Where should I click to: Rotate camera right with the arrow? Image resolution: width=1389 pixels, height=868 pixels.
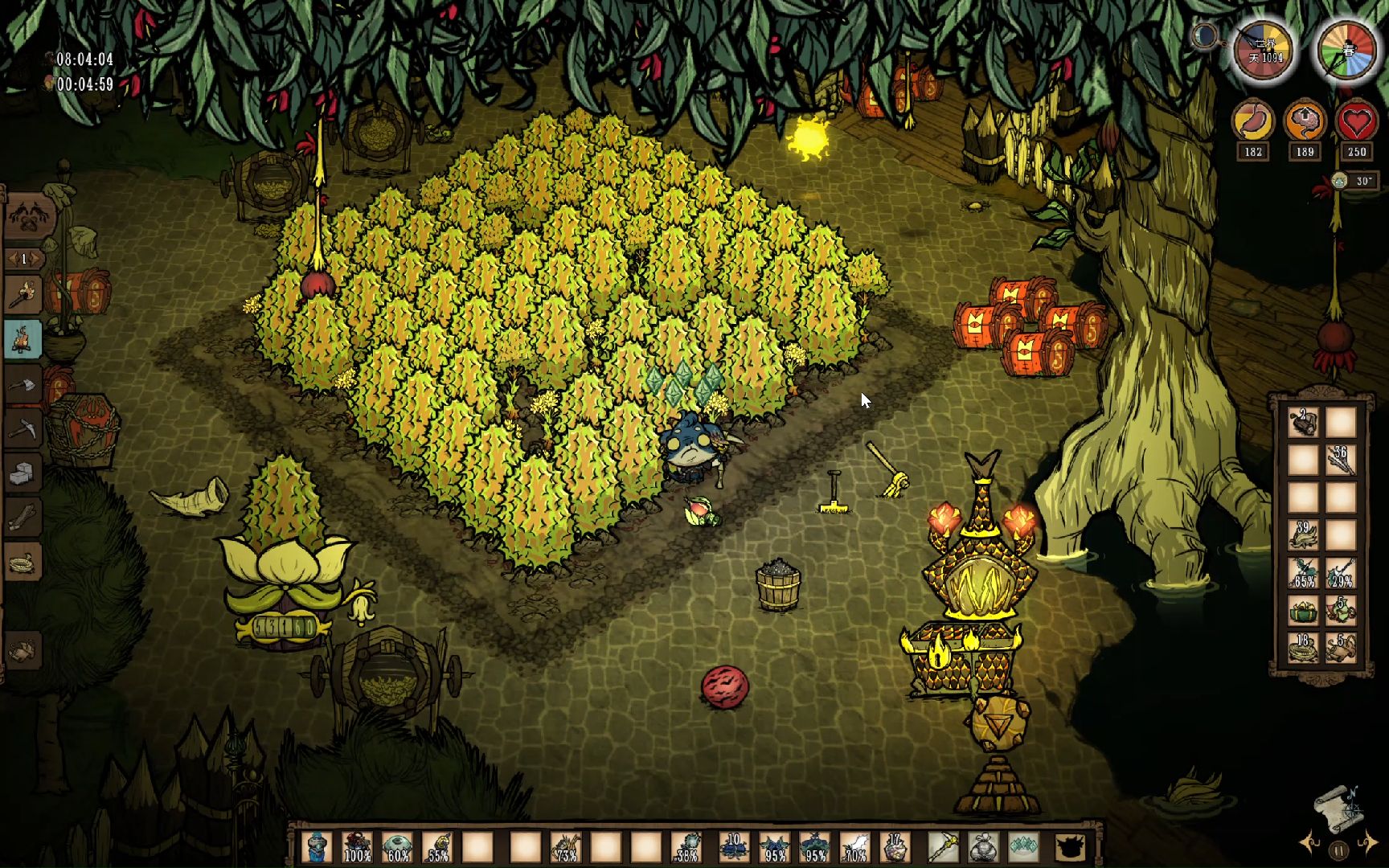point(1368,843)
